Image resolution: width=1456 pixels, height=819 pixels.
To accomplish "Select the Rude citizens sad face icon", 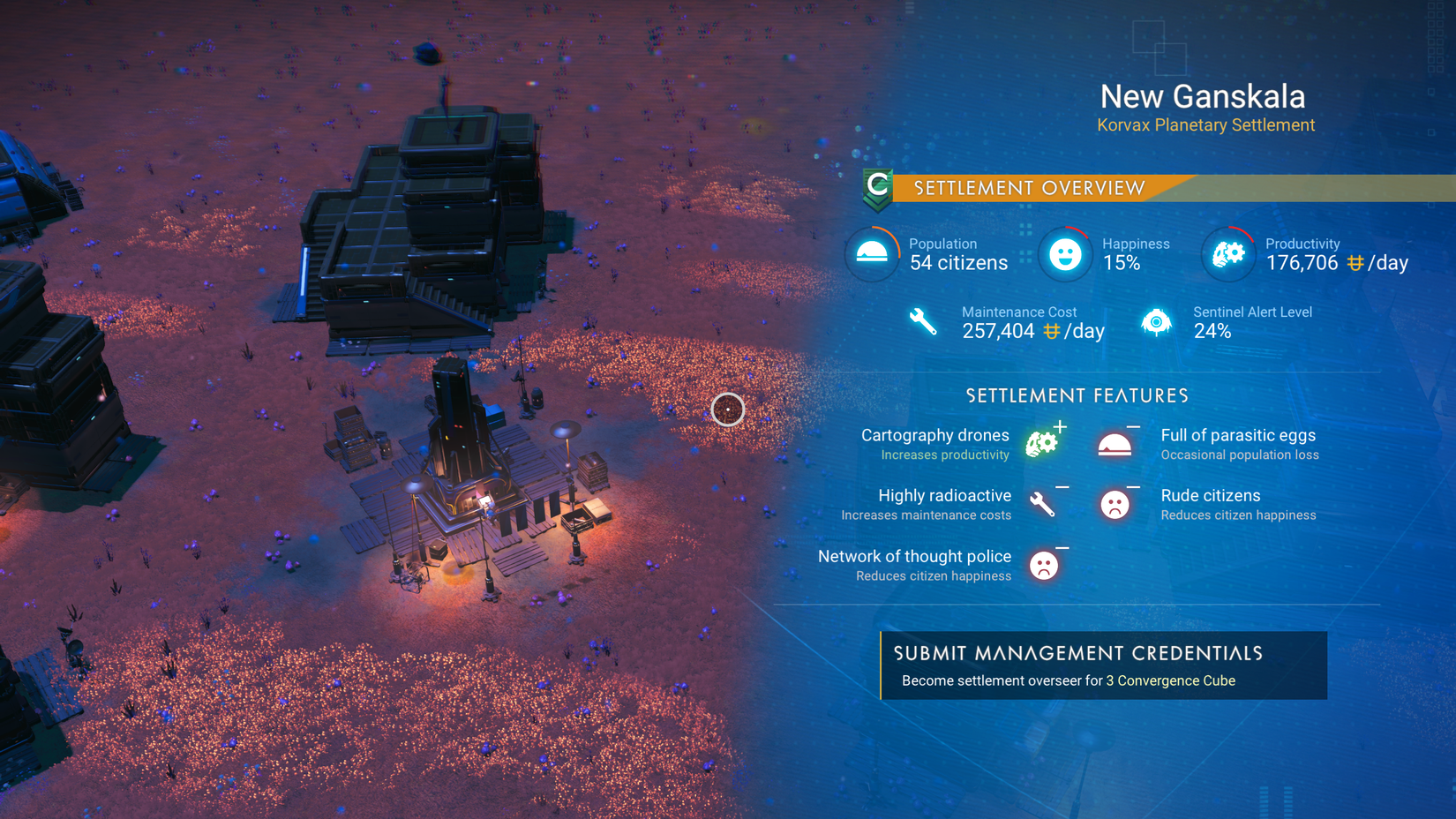I will click(x=1115, y=505).
